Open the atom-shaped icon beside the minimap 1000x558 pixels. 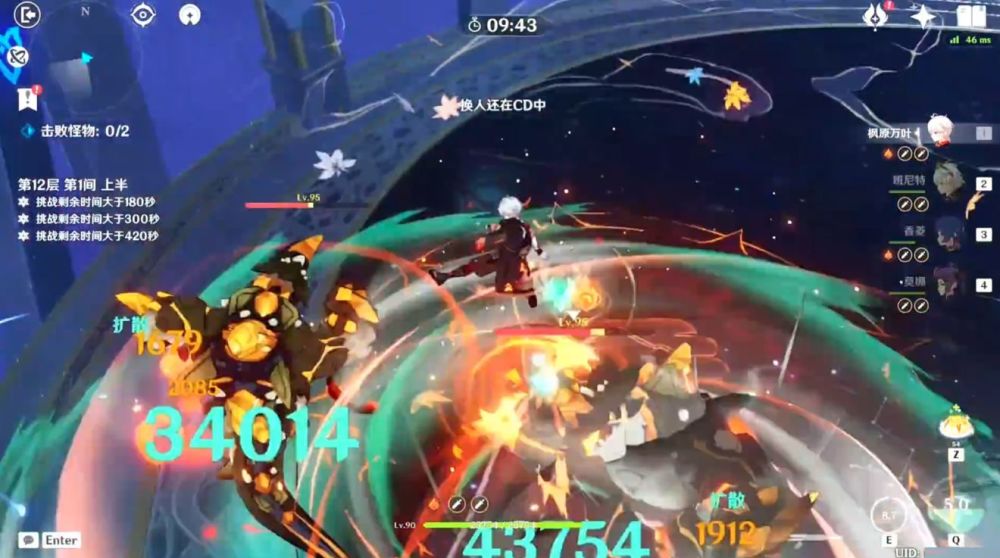tap(14, 58)
